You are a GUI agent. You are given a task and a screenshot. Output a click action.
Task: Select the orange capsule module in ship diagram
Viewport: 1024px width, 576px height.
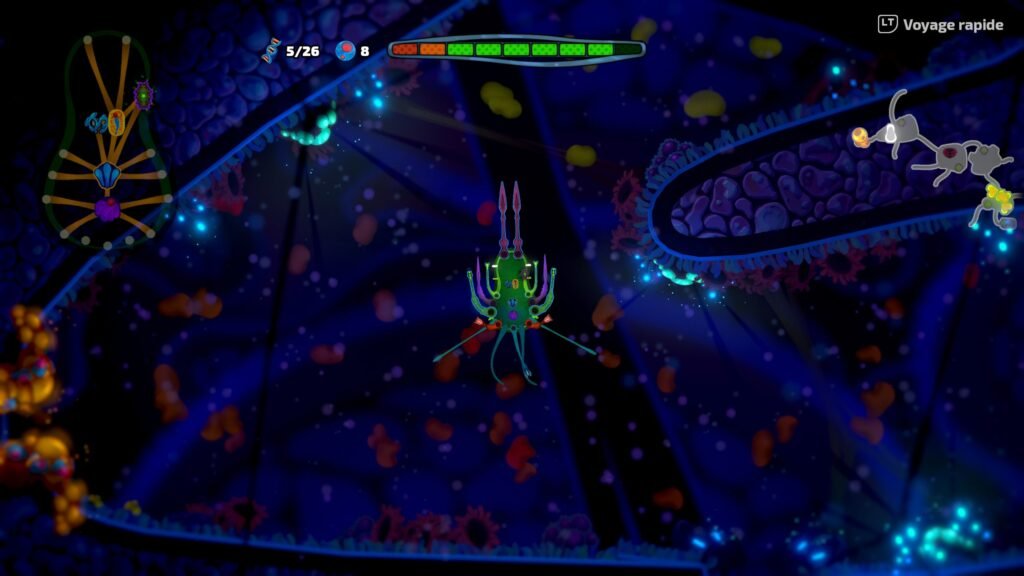pyautogui.click(x=116, y=122)
